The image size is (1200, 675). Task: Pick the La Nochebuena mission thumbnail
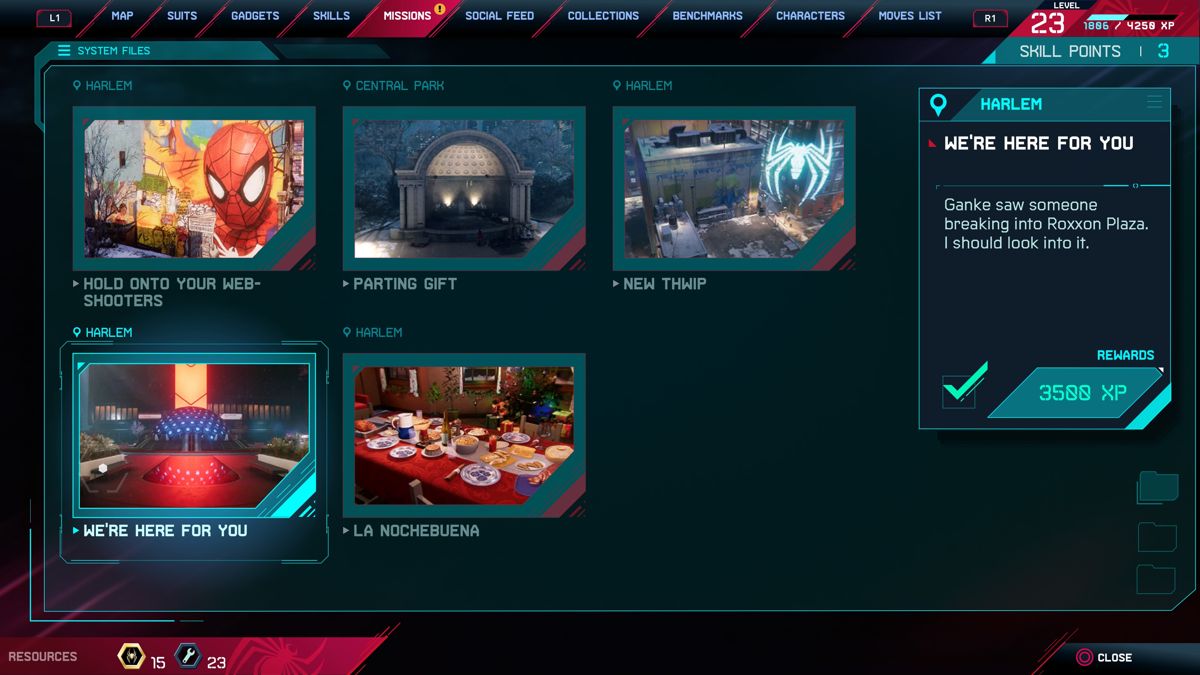tap(464, 436)
